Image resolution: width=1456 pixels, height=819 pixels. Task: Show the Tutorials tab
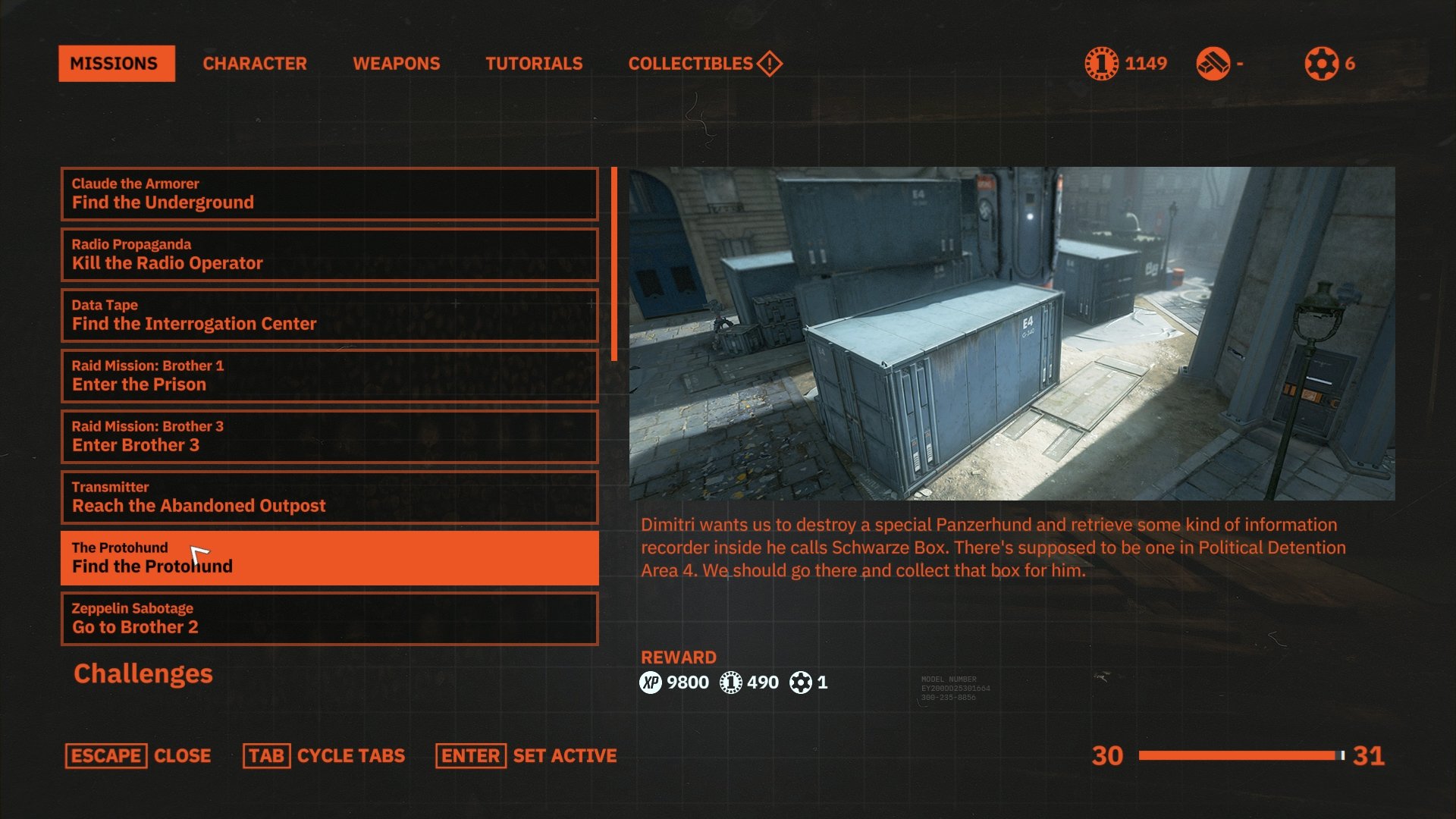[x=534, y=64]
